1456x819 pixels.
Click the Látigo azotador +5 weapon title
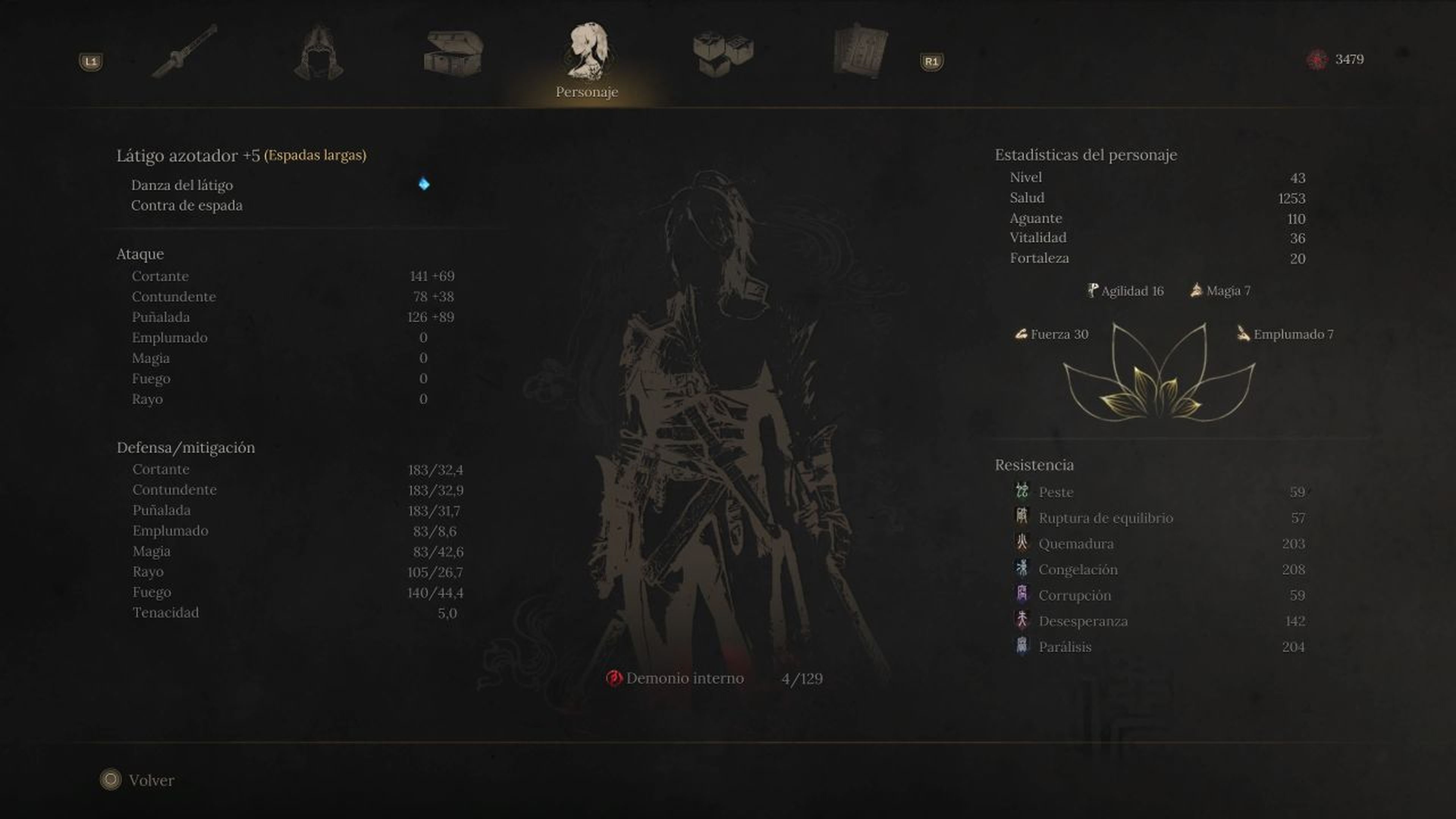(188, 155)
